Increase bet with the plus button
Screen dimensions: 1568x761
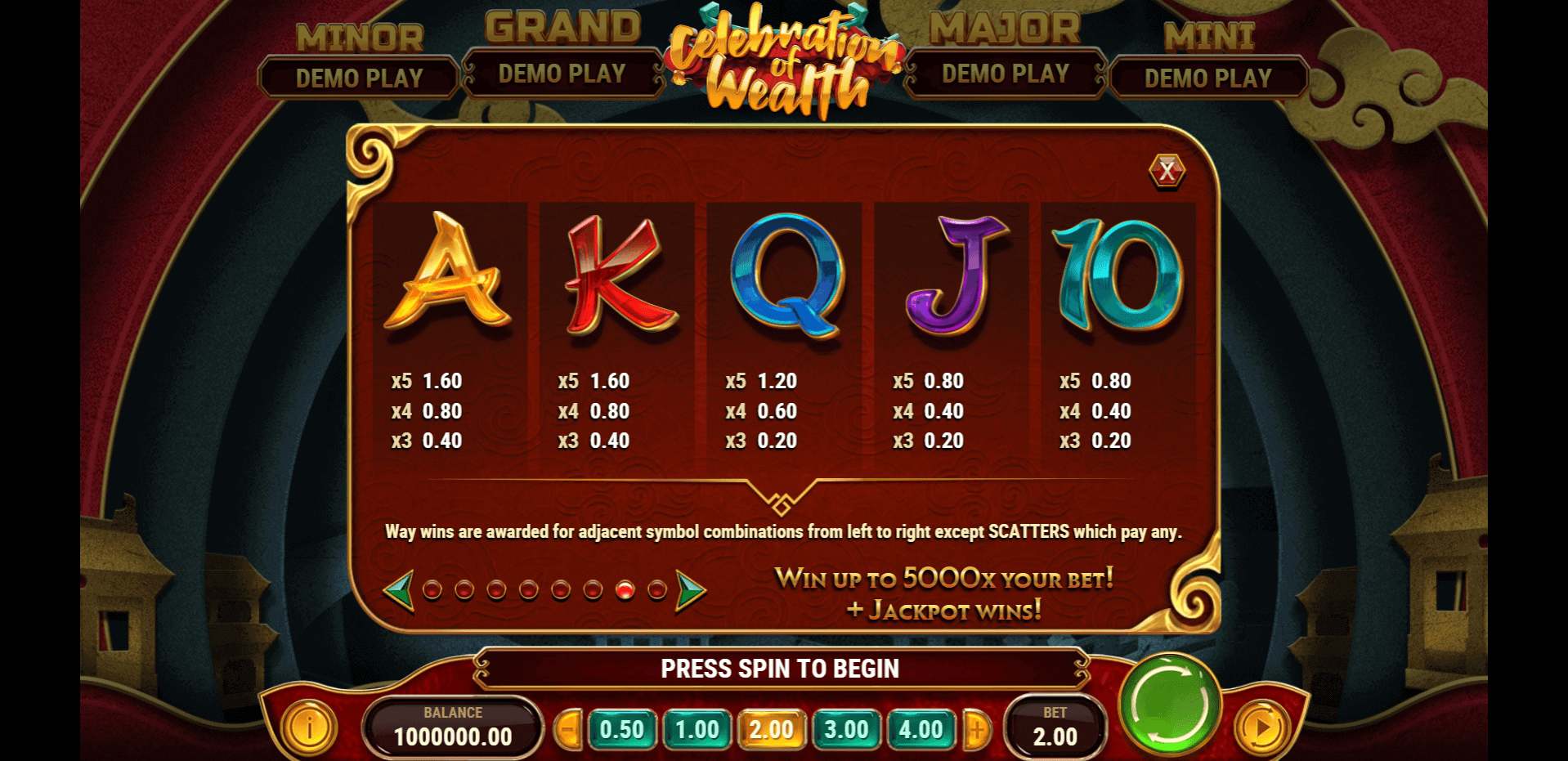[x=976, y=729]
